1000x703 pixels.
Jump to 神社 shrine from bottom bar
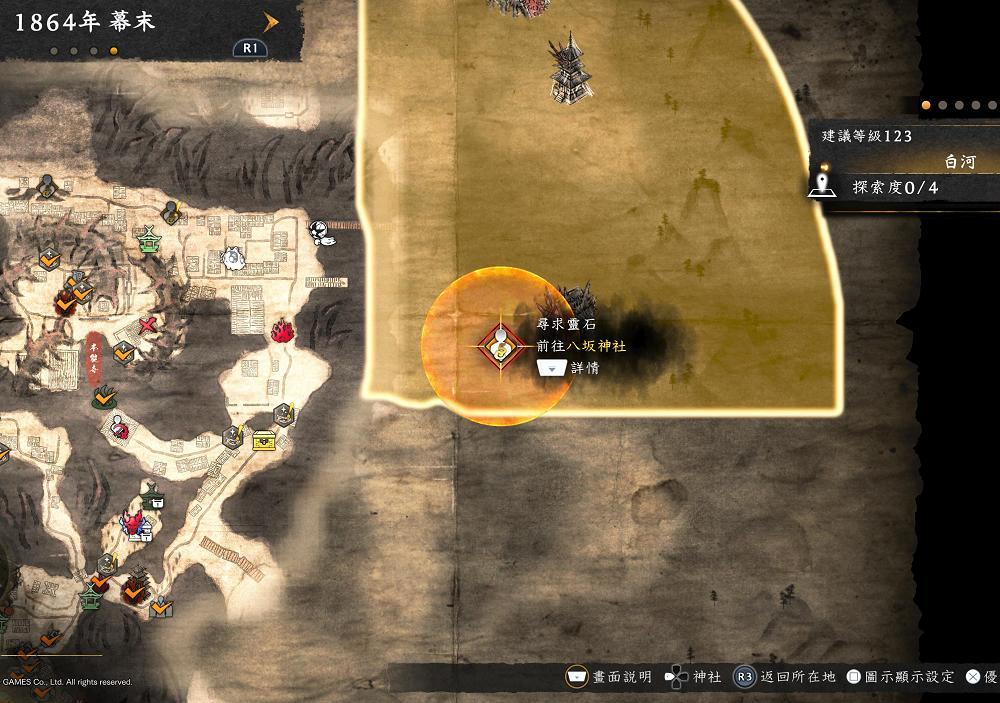coord(694,677)
